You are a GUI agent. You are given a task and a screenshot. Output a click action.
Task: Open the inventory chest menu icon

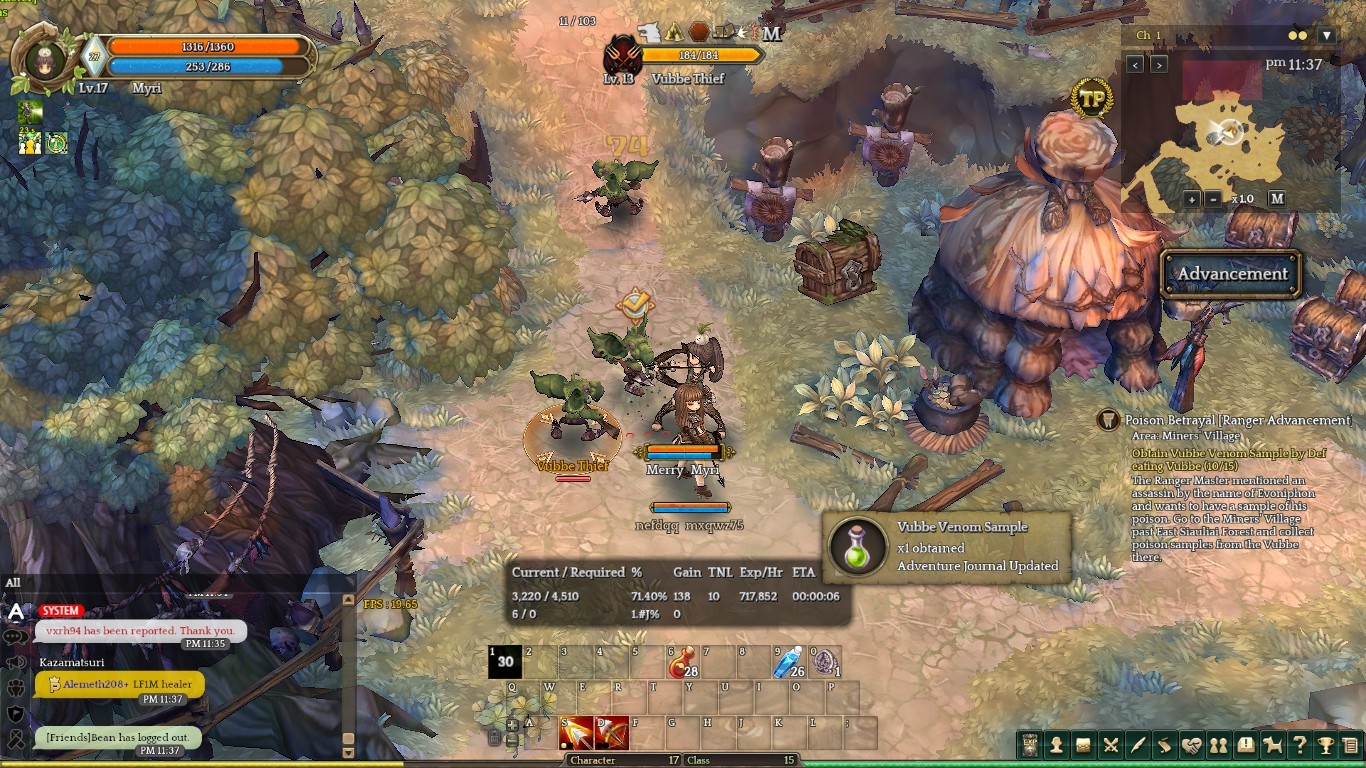click(1083, 745)
